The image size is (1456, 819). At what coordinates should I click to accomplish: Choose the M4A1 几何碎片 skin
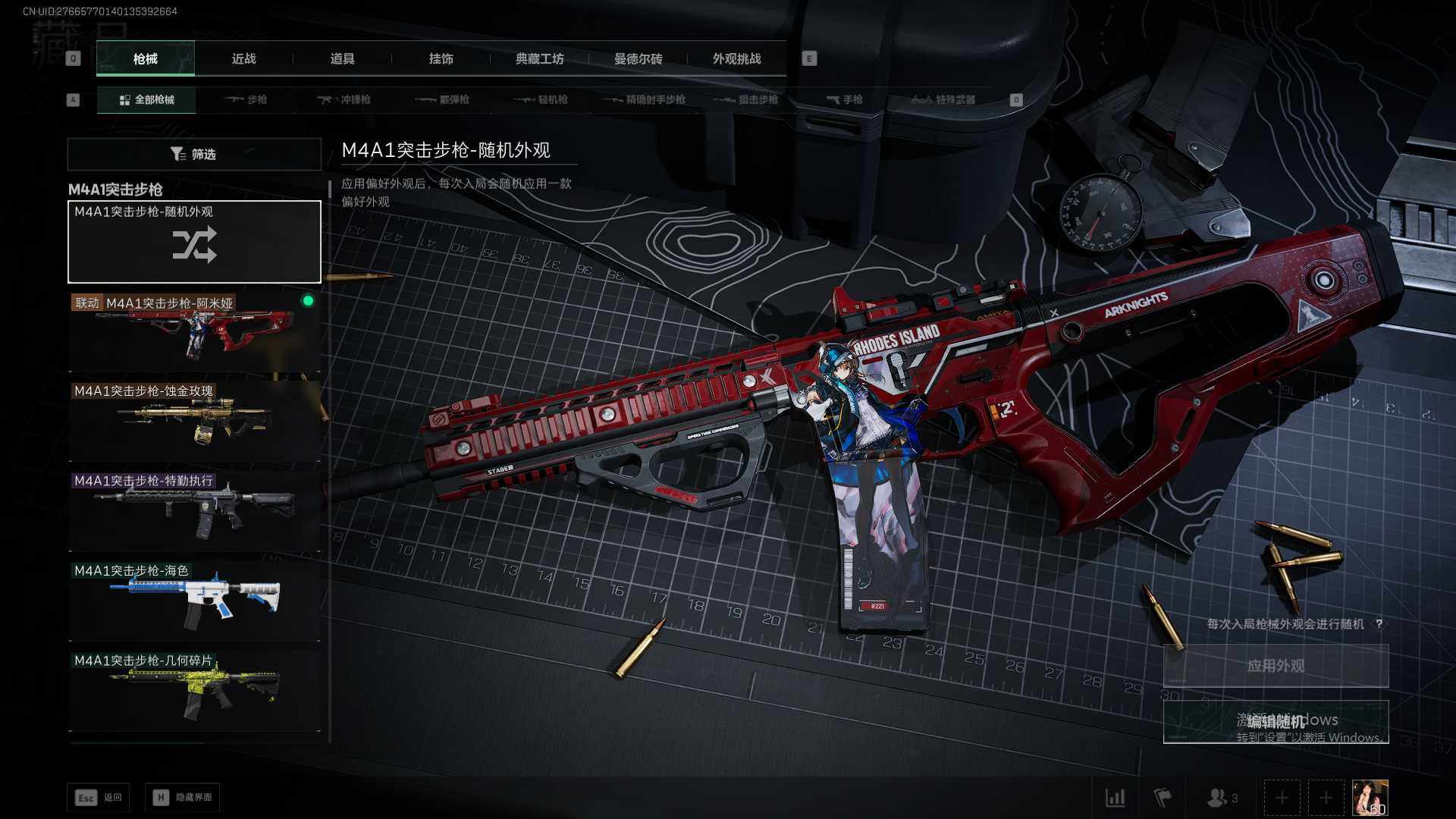click(x=194, y=689)
